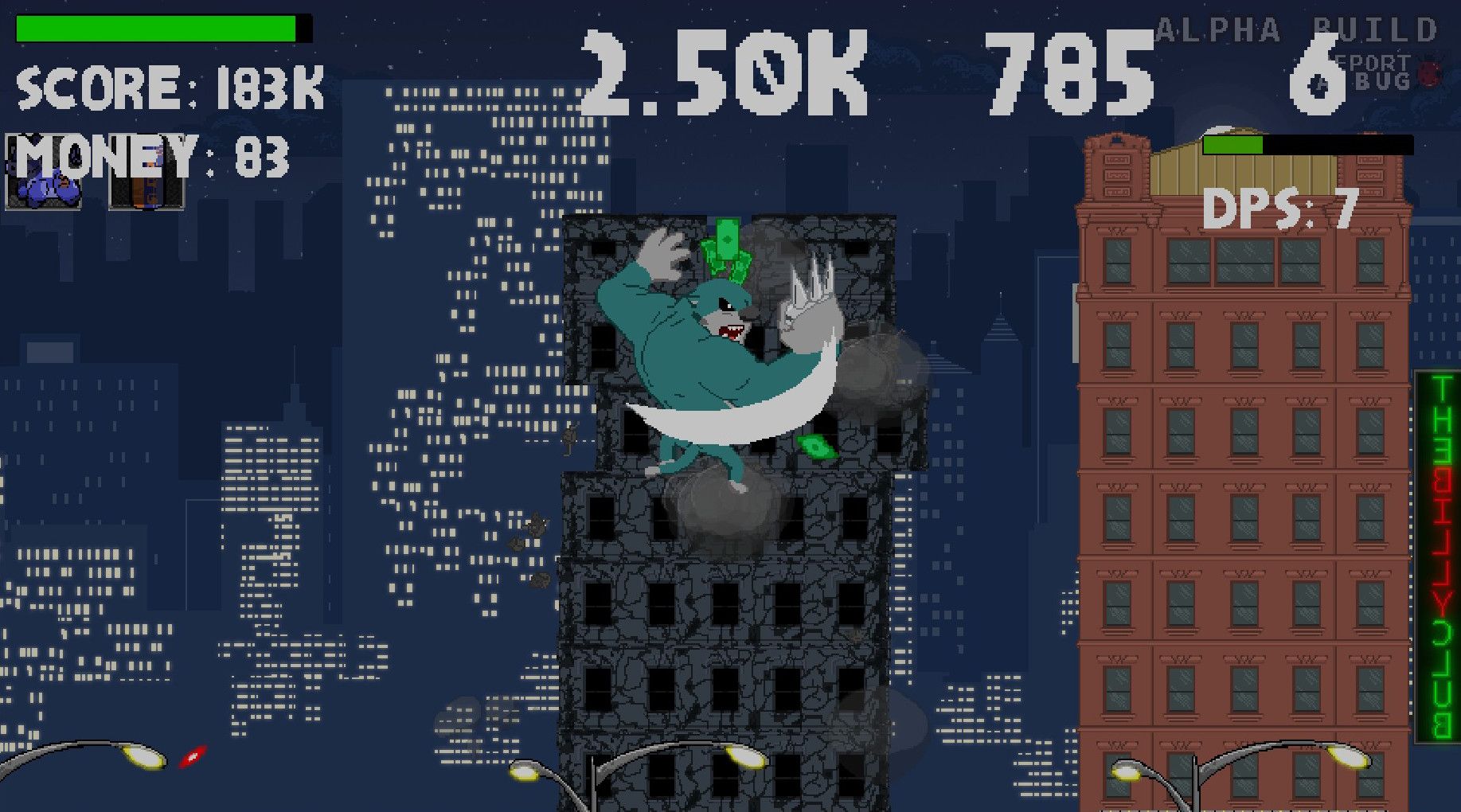The image size is (1461, 812).
Task: Click the green player health bar
Action: click(x=155, y=28)
